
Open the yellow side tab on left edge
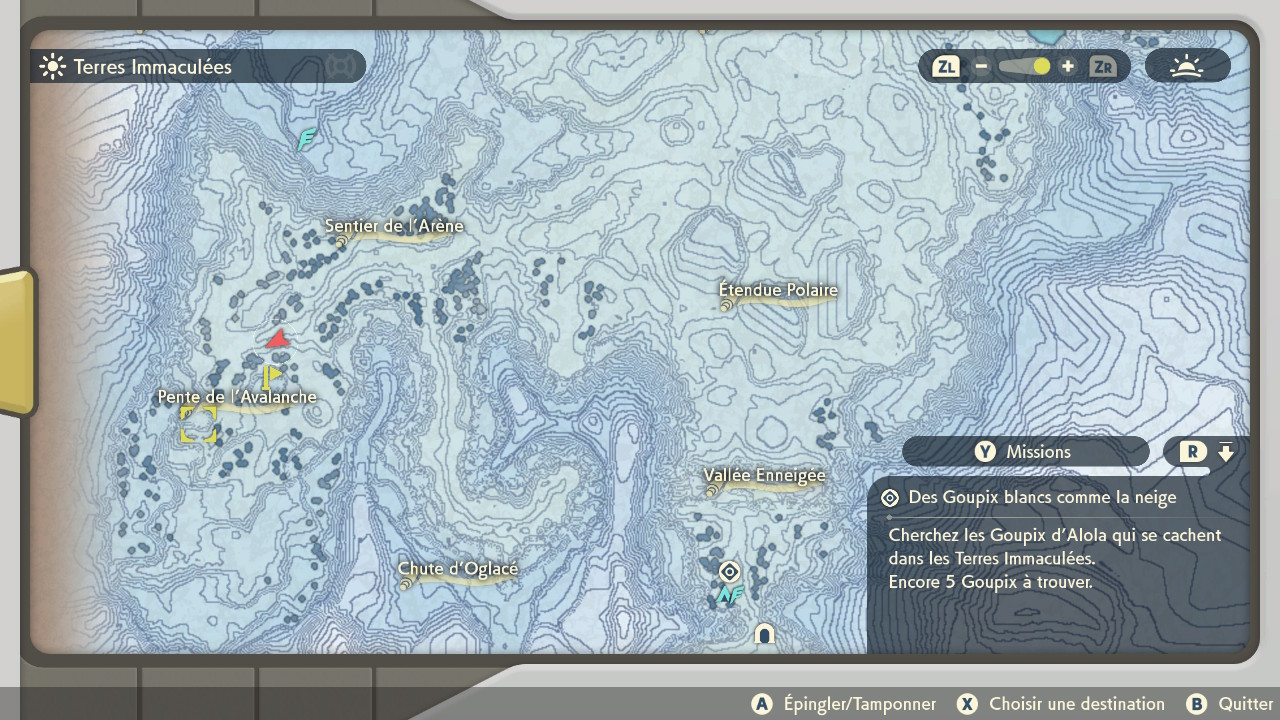coord(16,341)
